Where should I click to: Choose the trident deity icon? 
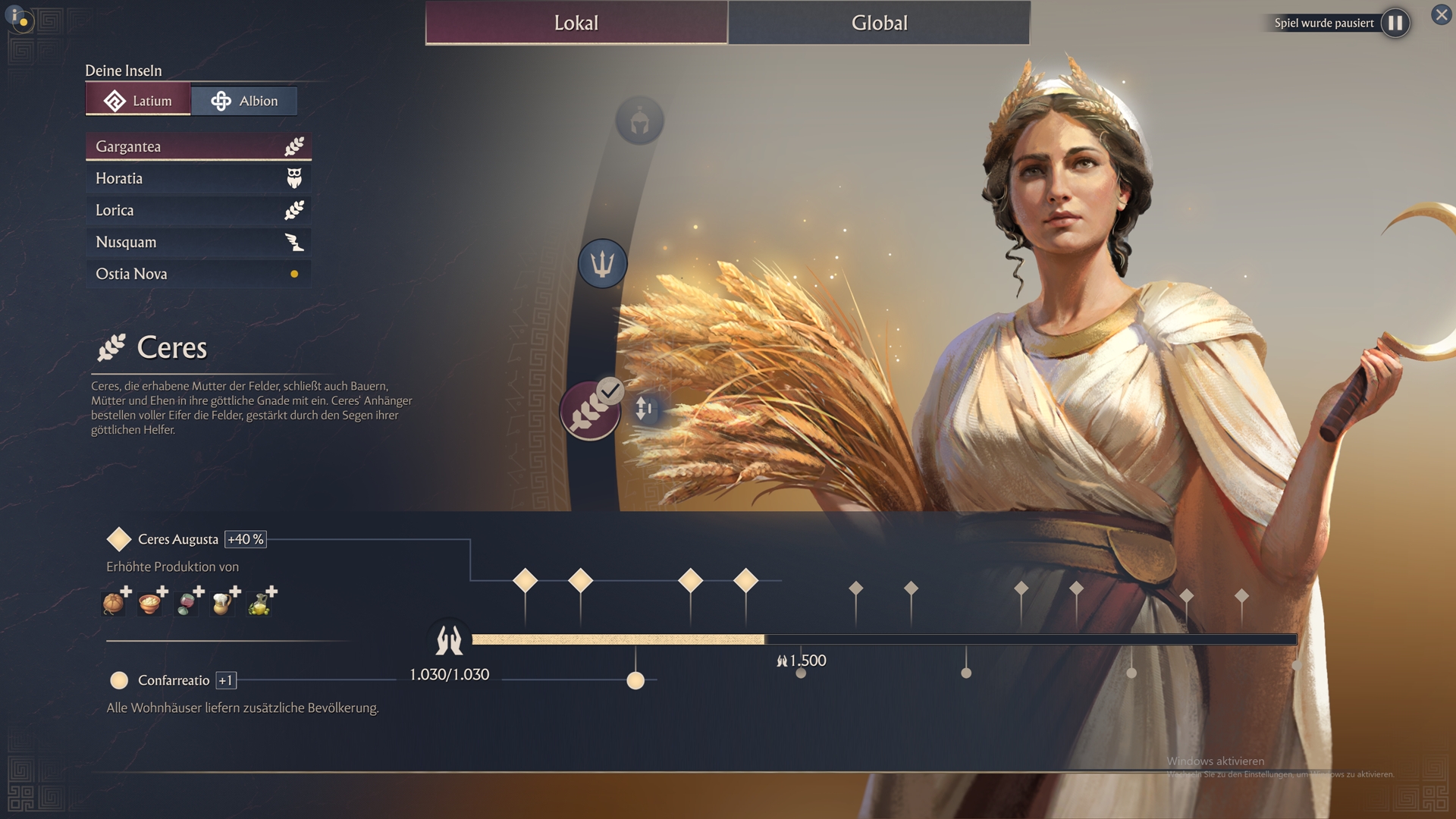click(602, 264)
